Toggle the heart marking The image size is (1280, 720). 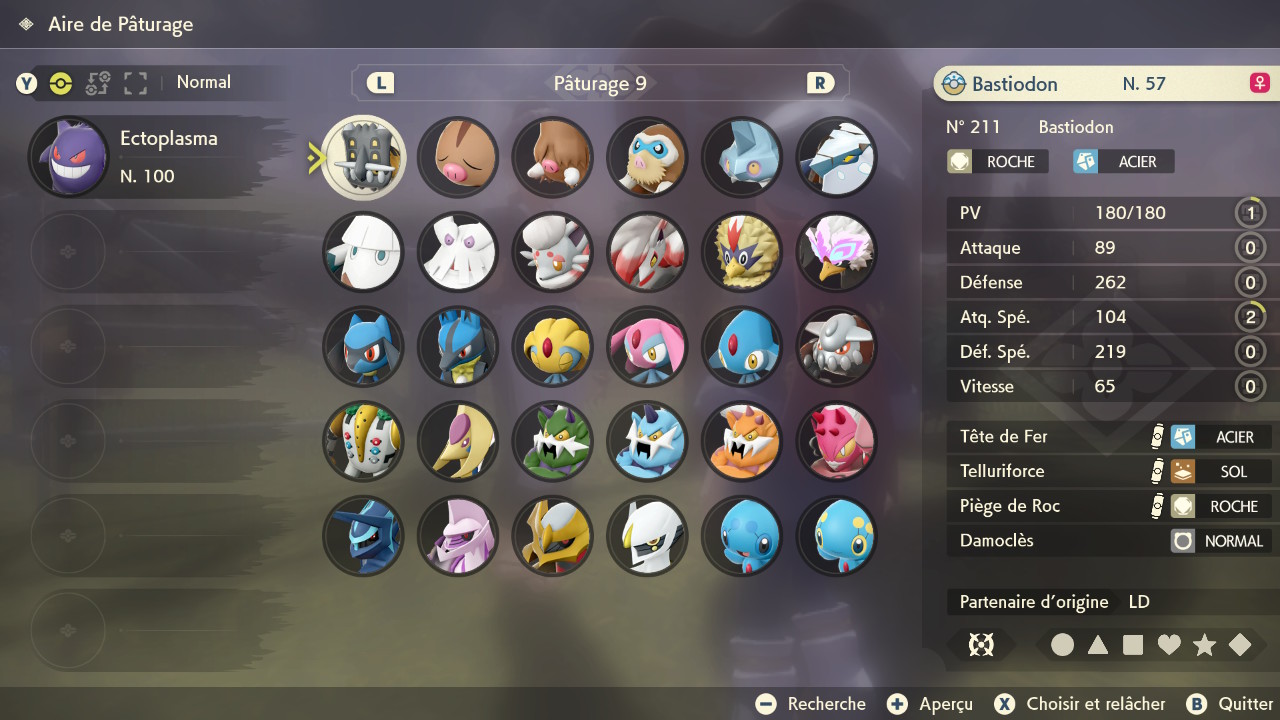(1169, 646)
